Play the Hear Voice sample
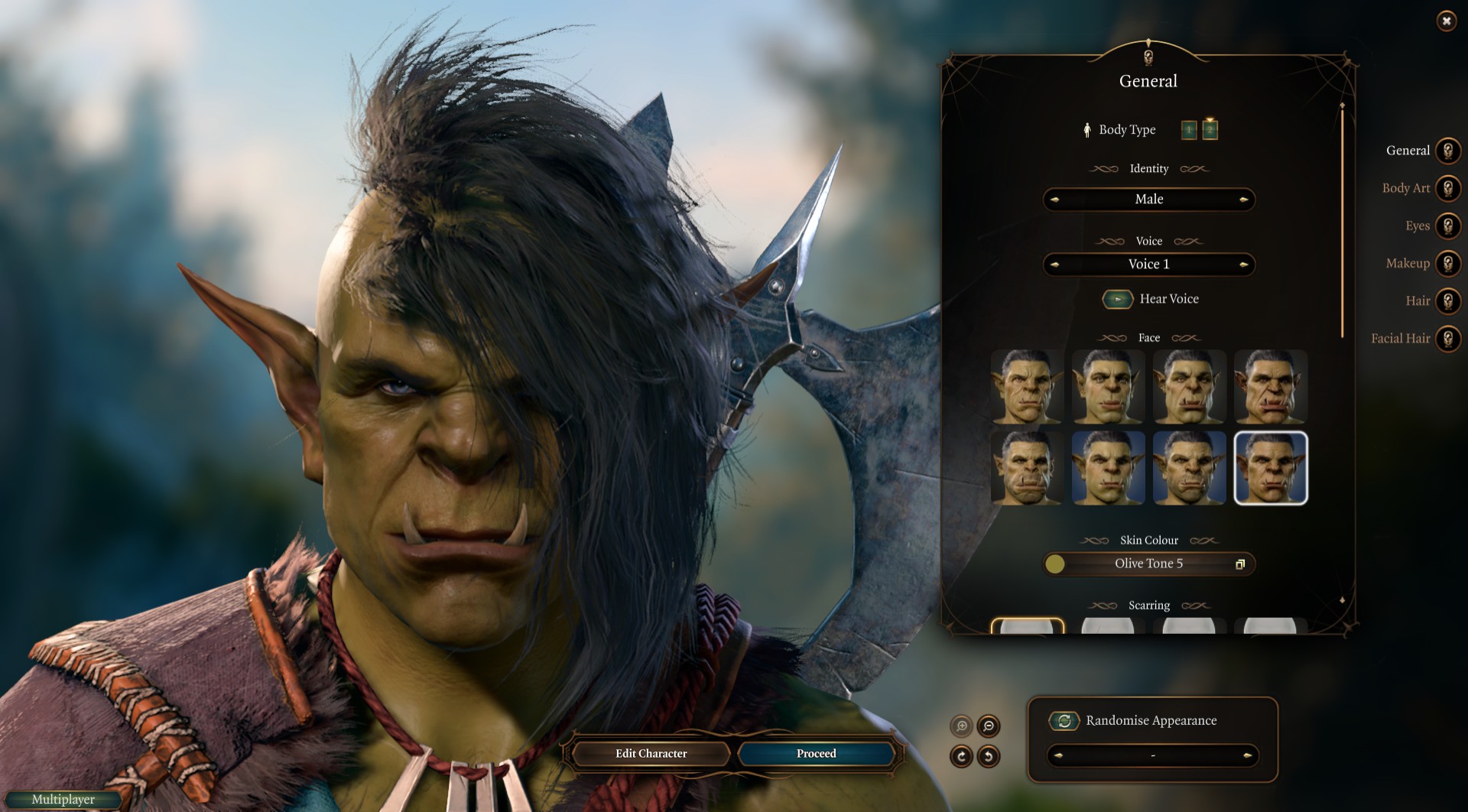The height and width of the screenshot is (812, 1468). click(x=1117, y=299)
